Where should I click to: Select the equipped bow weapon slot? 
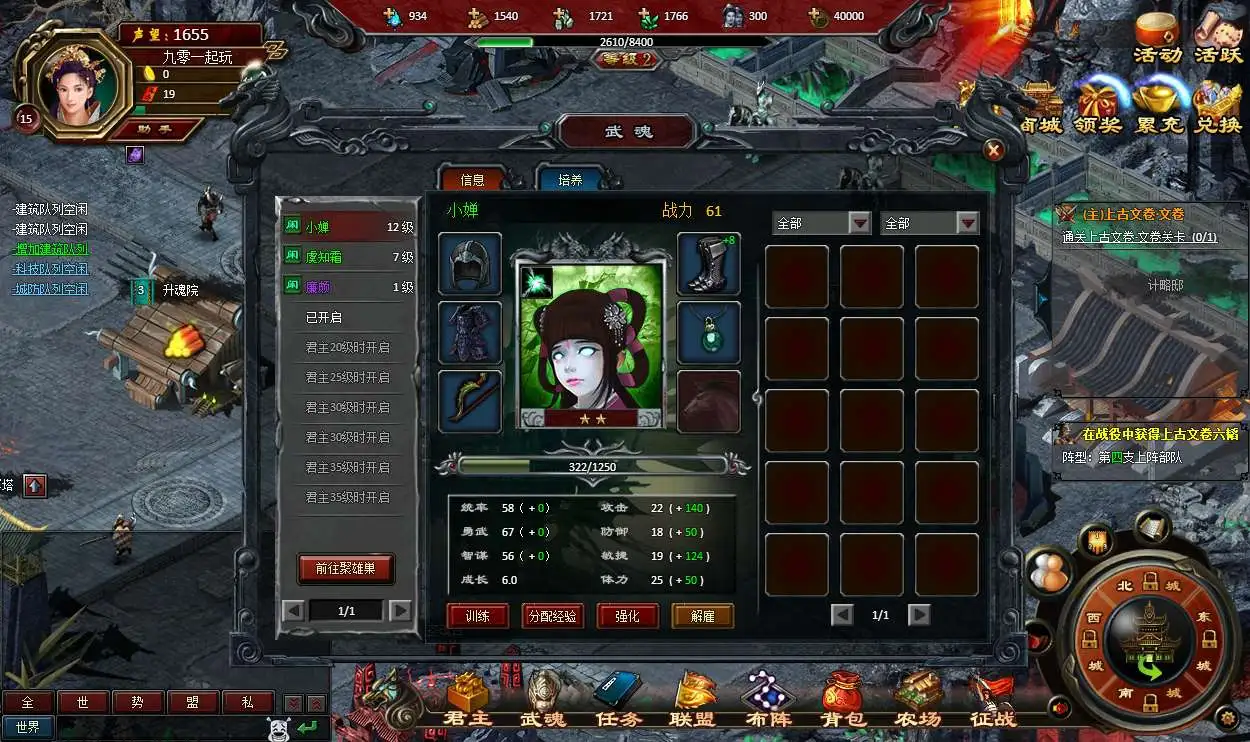(469, 401)
